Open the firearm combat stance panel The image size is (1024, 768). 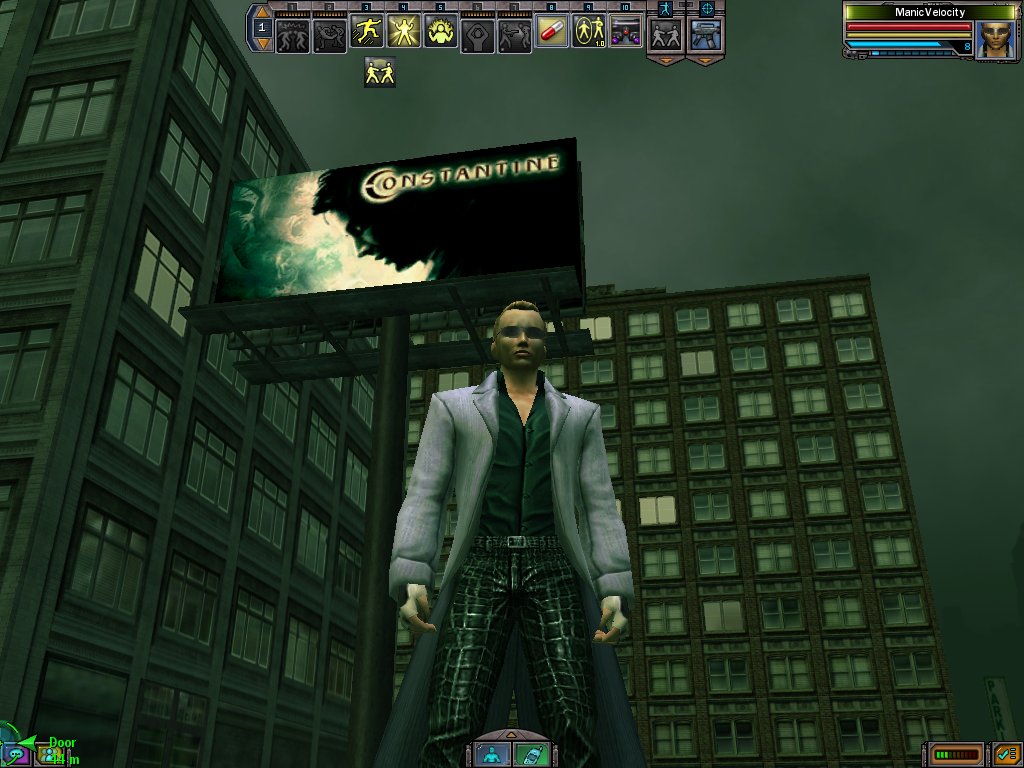[x=706, y=36]
